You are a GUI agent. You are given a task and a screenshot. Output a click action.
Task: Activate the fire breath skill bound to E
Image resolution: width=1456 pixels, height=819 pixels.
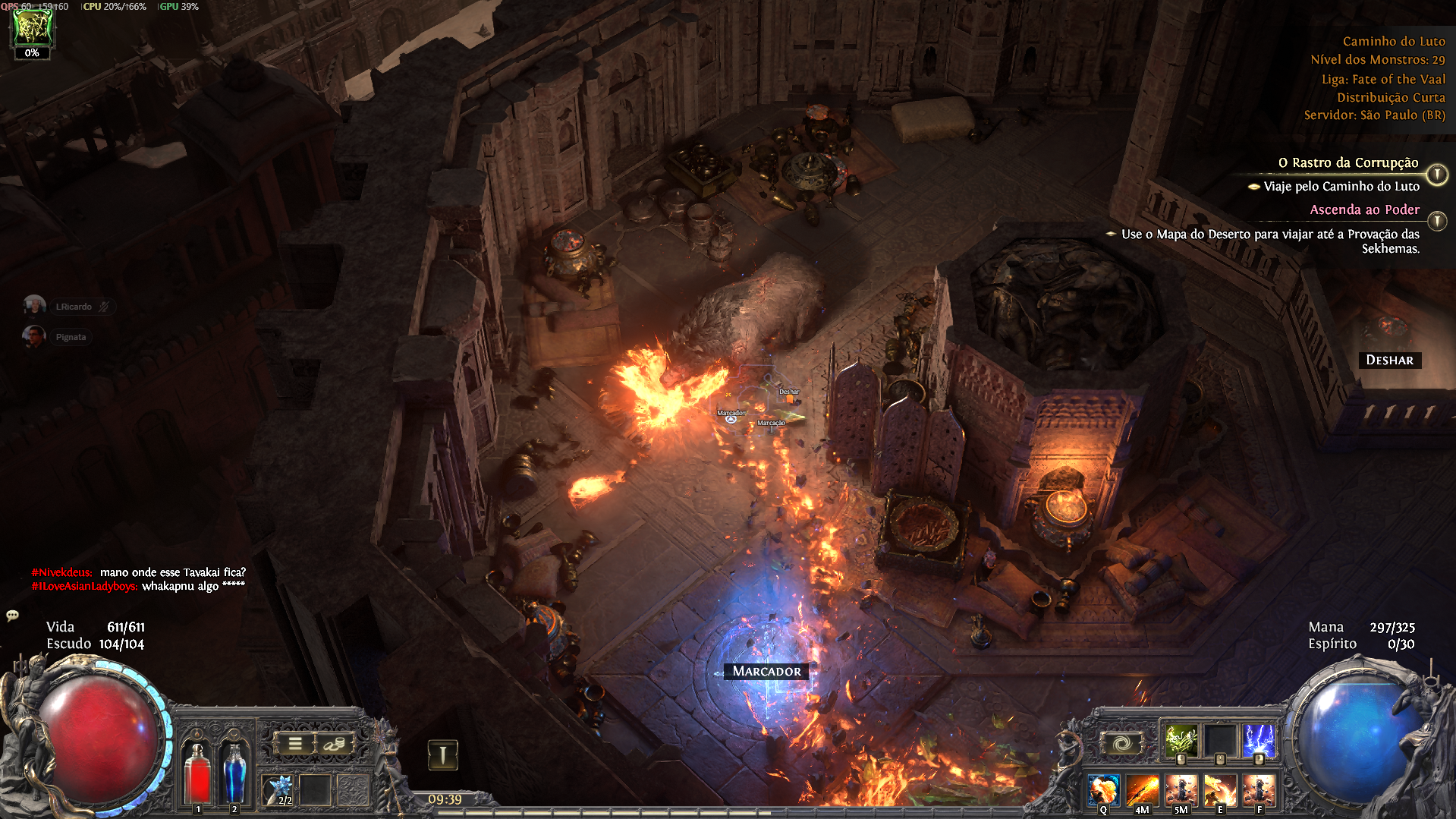point(1220,790)
